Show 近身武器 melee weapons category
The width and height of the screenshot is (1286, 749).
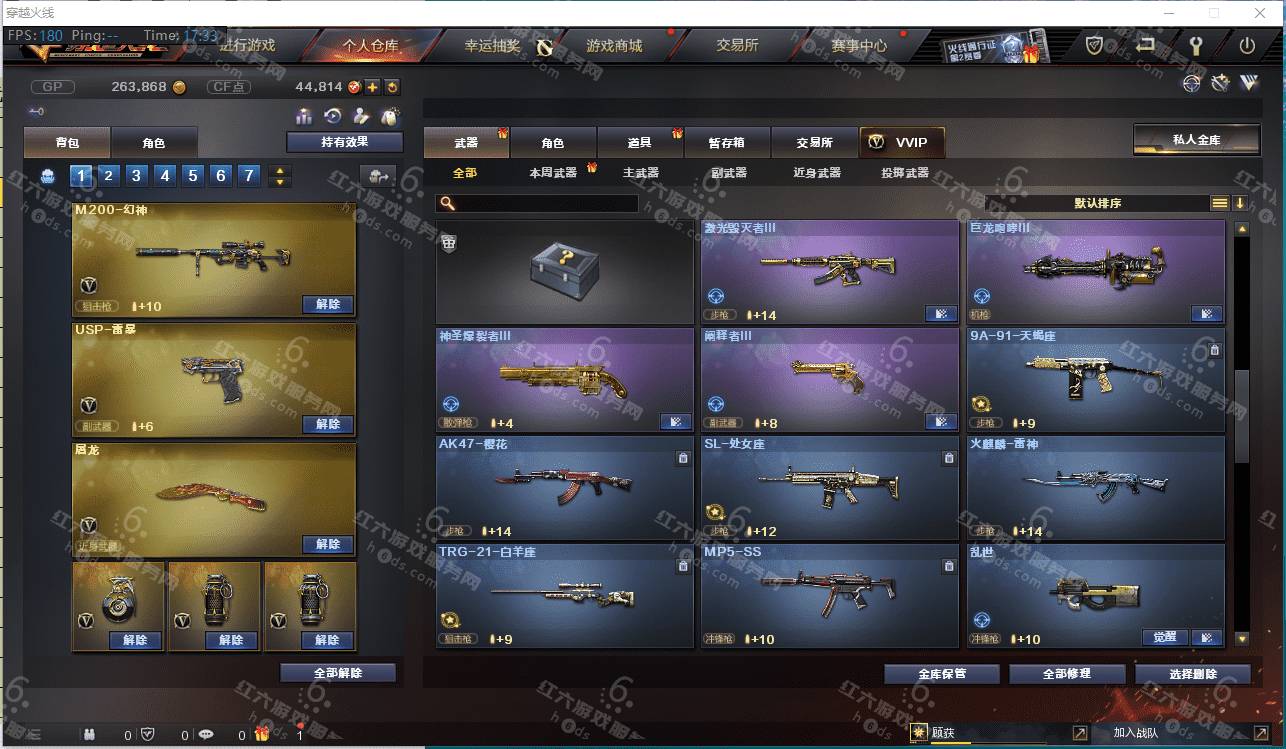click(816, 173)
